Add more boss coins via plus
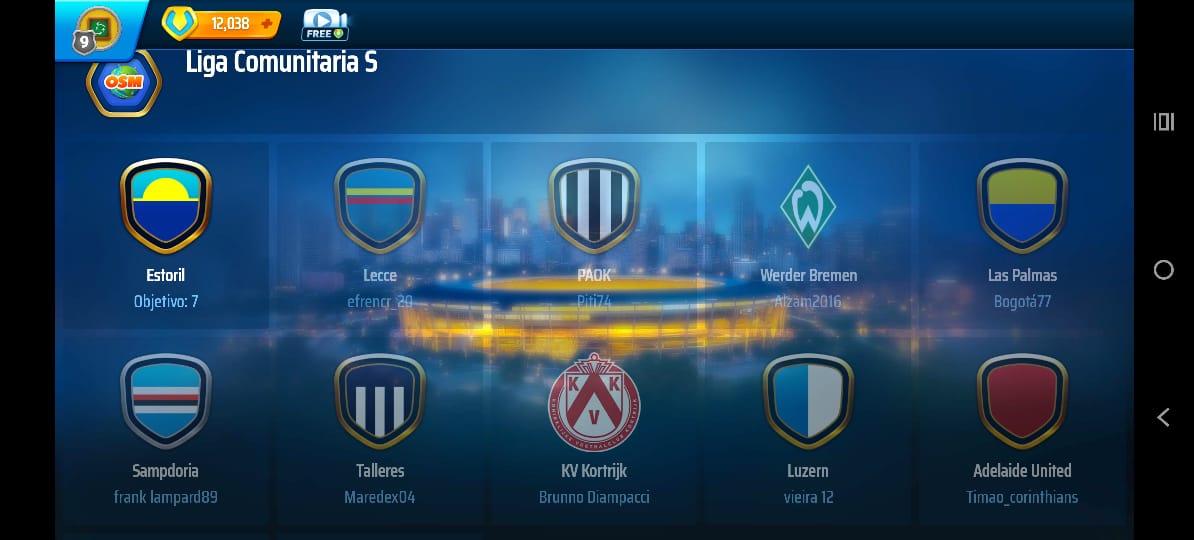1194x540 pixels. pos(266,23)
